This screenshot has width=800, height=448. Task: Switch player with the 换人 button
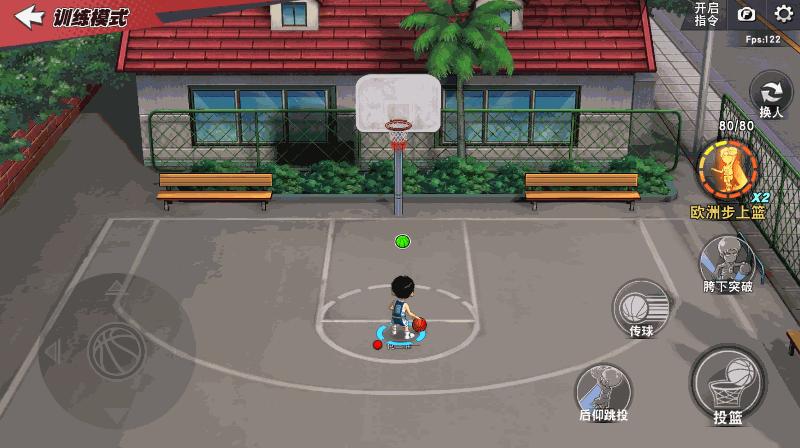click(770, 94)
